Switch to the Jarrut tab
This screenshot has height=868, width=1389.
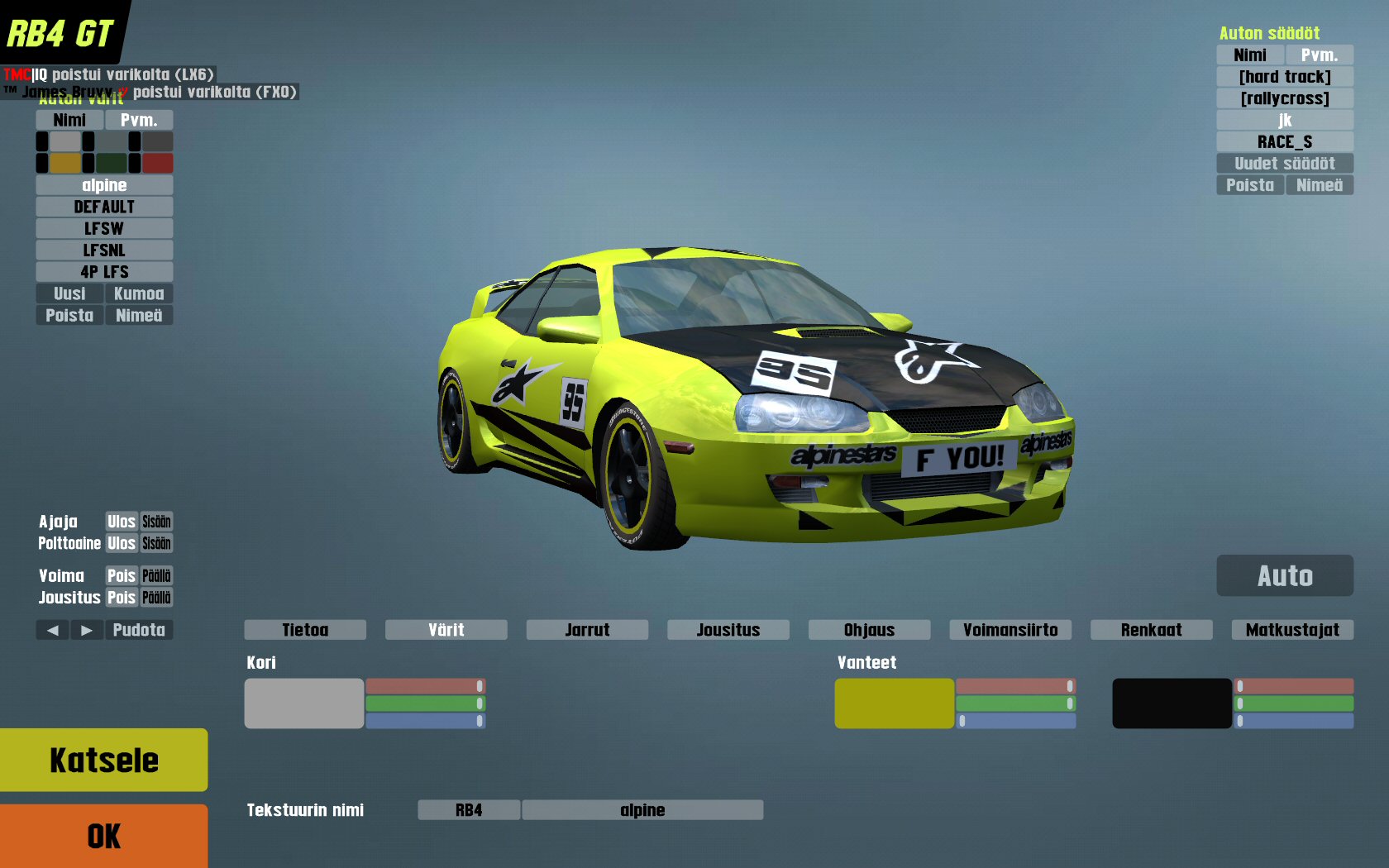[587, 630]
